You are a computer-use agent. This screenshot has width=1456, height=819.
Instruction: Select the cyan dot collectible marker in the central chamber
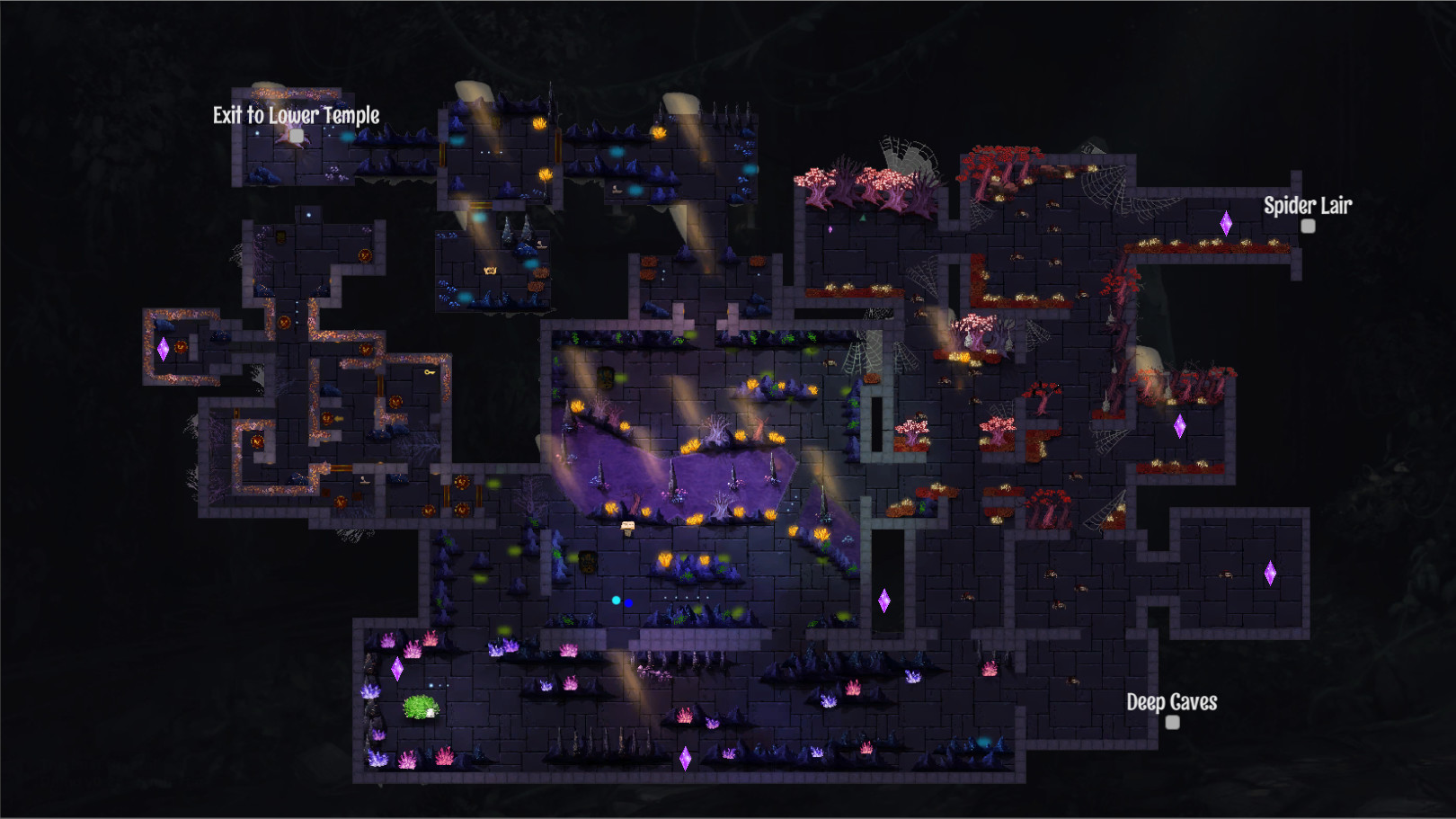[x=616, y=600]
